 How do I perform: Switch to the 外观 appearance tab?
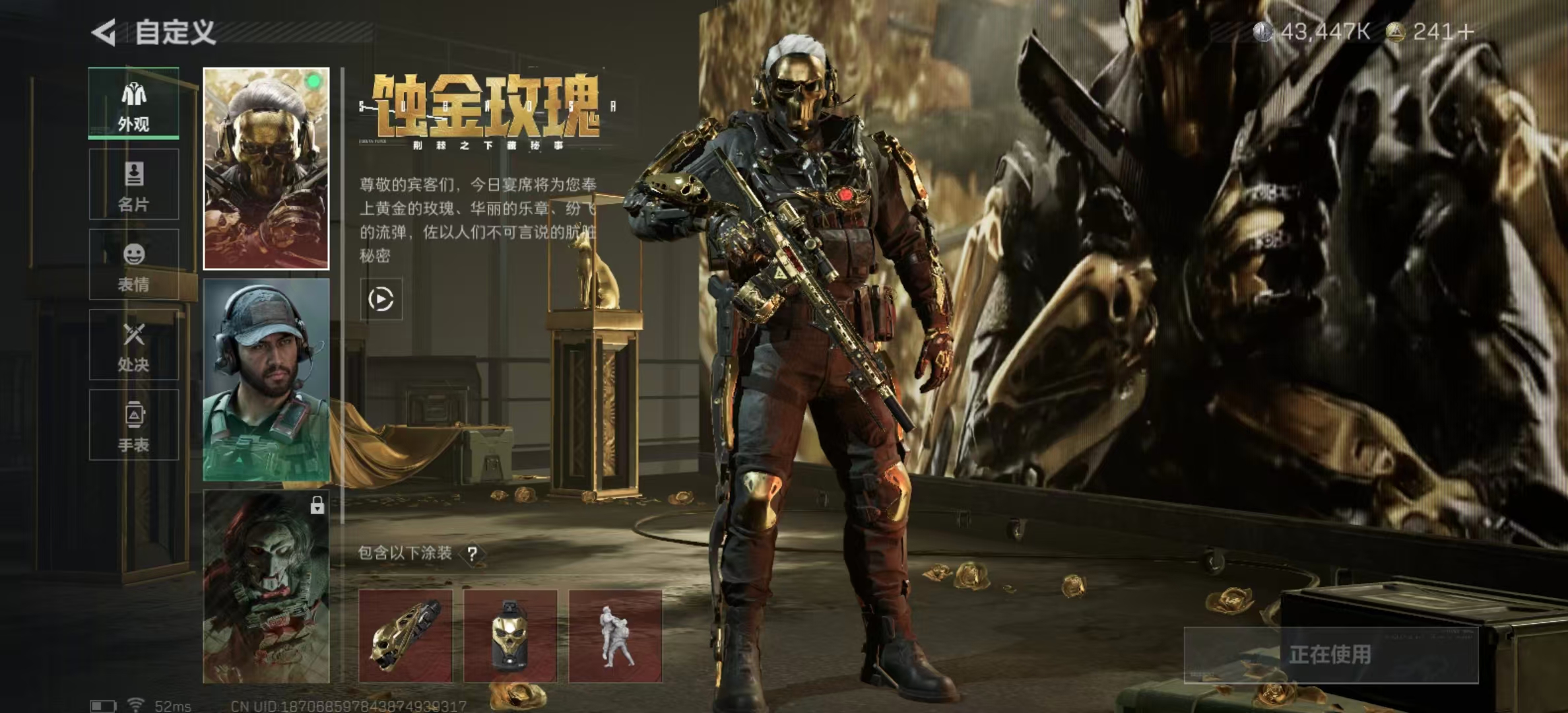tap(134, 104)
